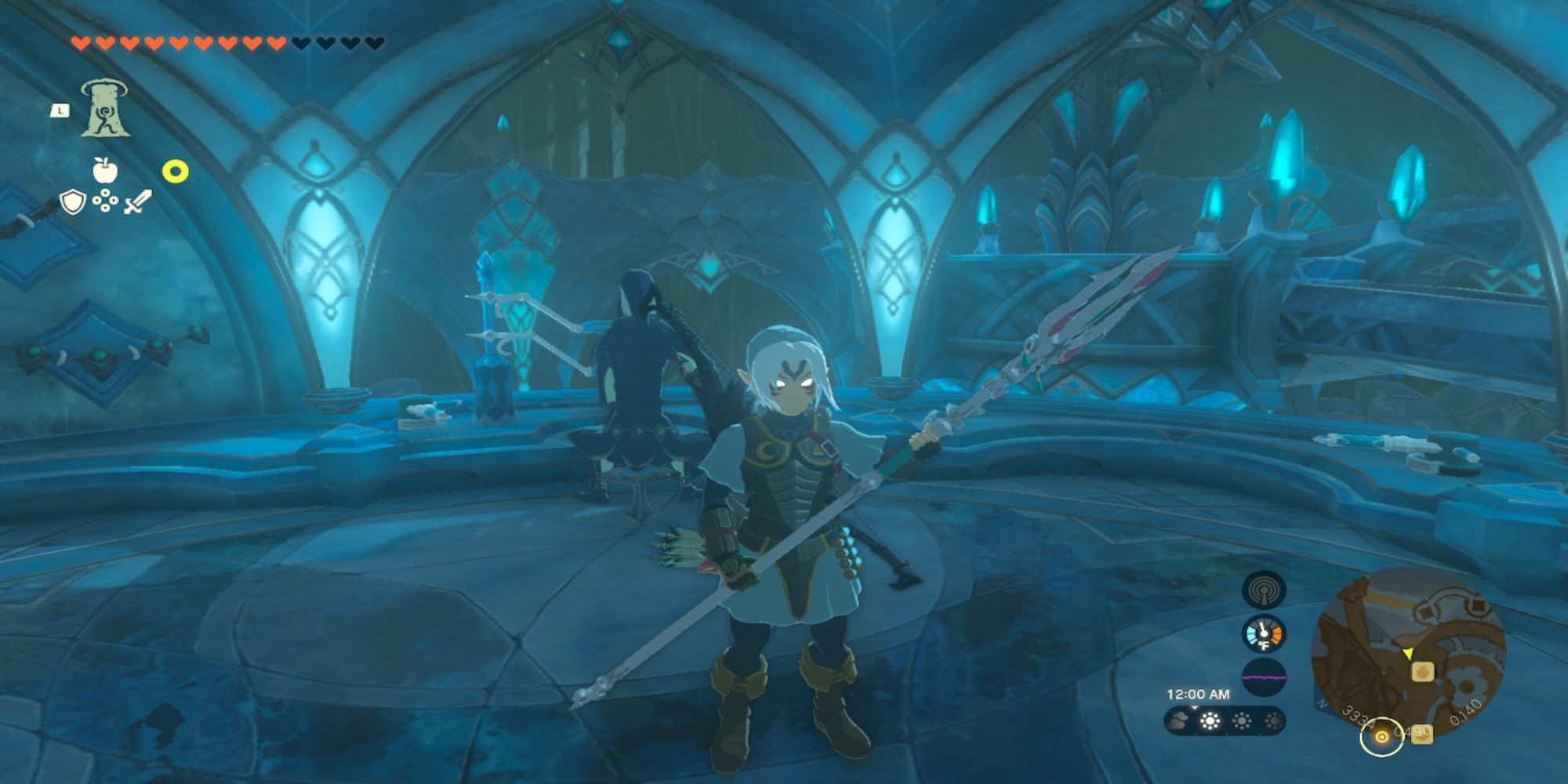Click the Sheikah sensor signal icon

pyautogui.click(x=1263, y=590)
